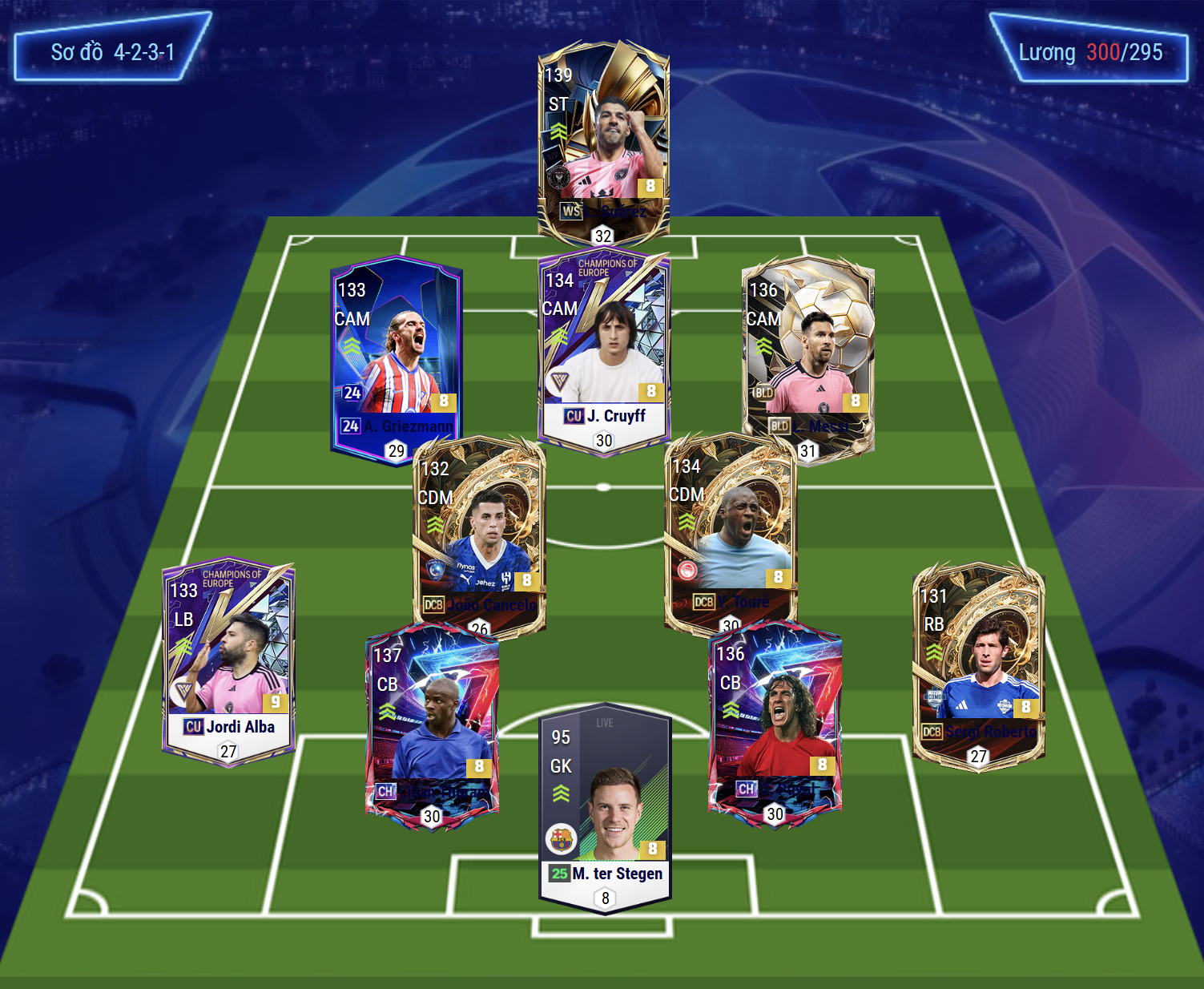This screenshot has height=989, width=1204.
Task: Choose the Y. Touré CDM card
Action: pos(730,529)
